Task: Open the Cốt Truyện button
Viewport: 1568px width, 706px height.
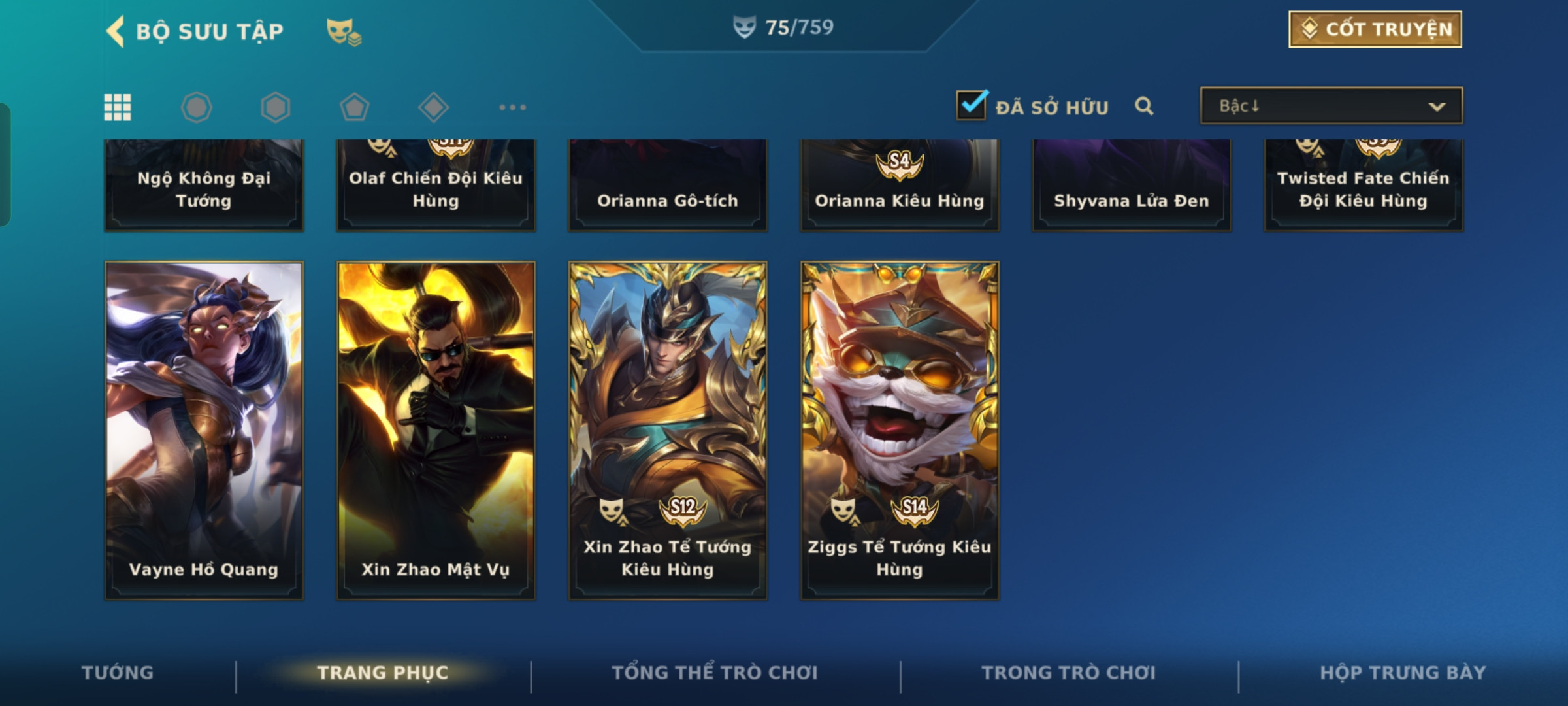Action: [x=1375, y=29]
